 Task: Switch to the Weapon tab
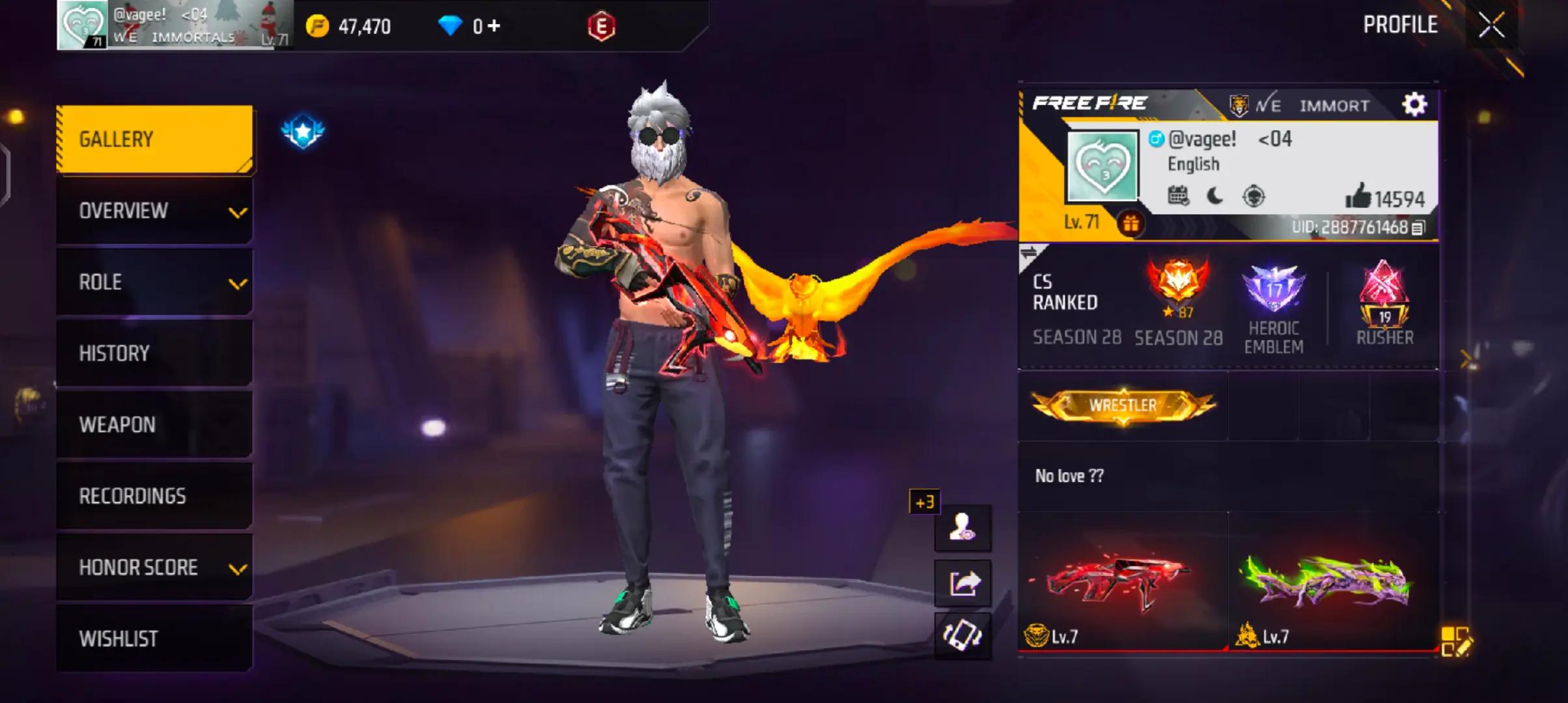tap(154, 425)
